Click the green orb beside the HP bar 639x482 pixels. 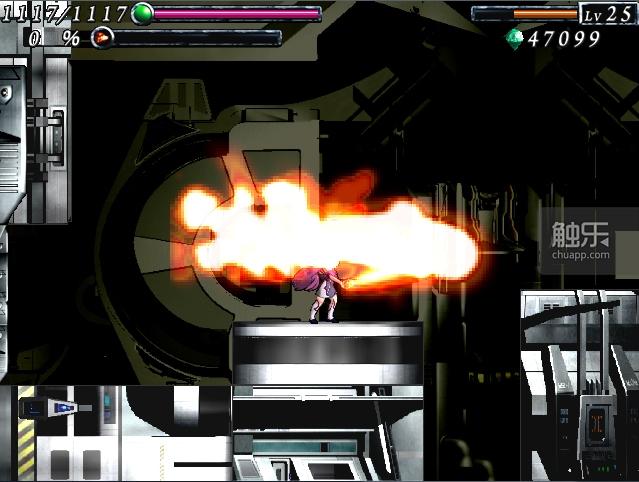142,13
